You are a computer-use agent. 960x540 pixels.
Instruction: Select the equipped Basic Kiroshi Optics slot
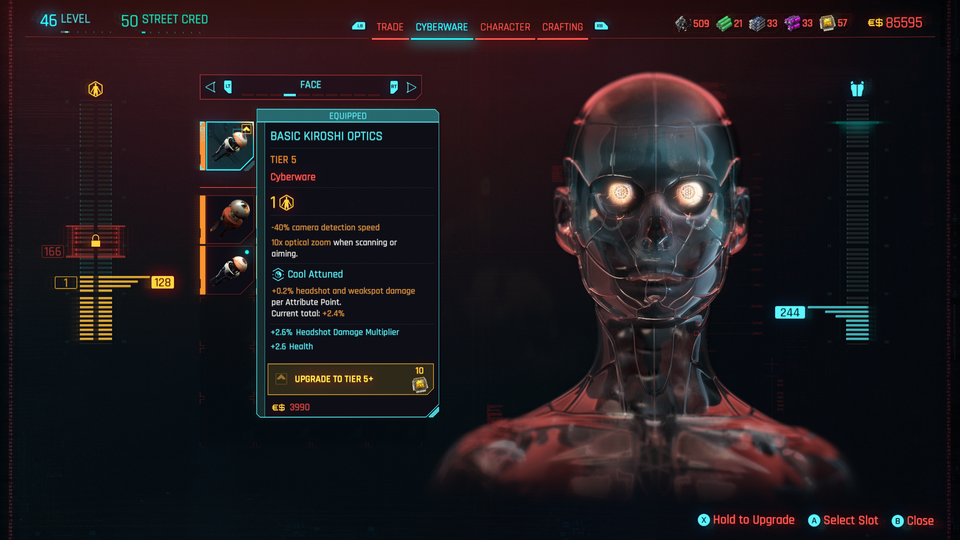coord(229,147)
